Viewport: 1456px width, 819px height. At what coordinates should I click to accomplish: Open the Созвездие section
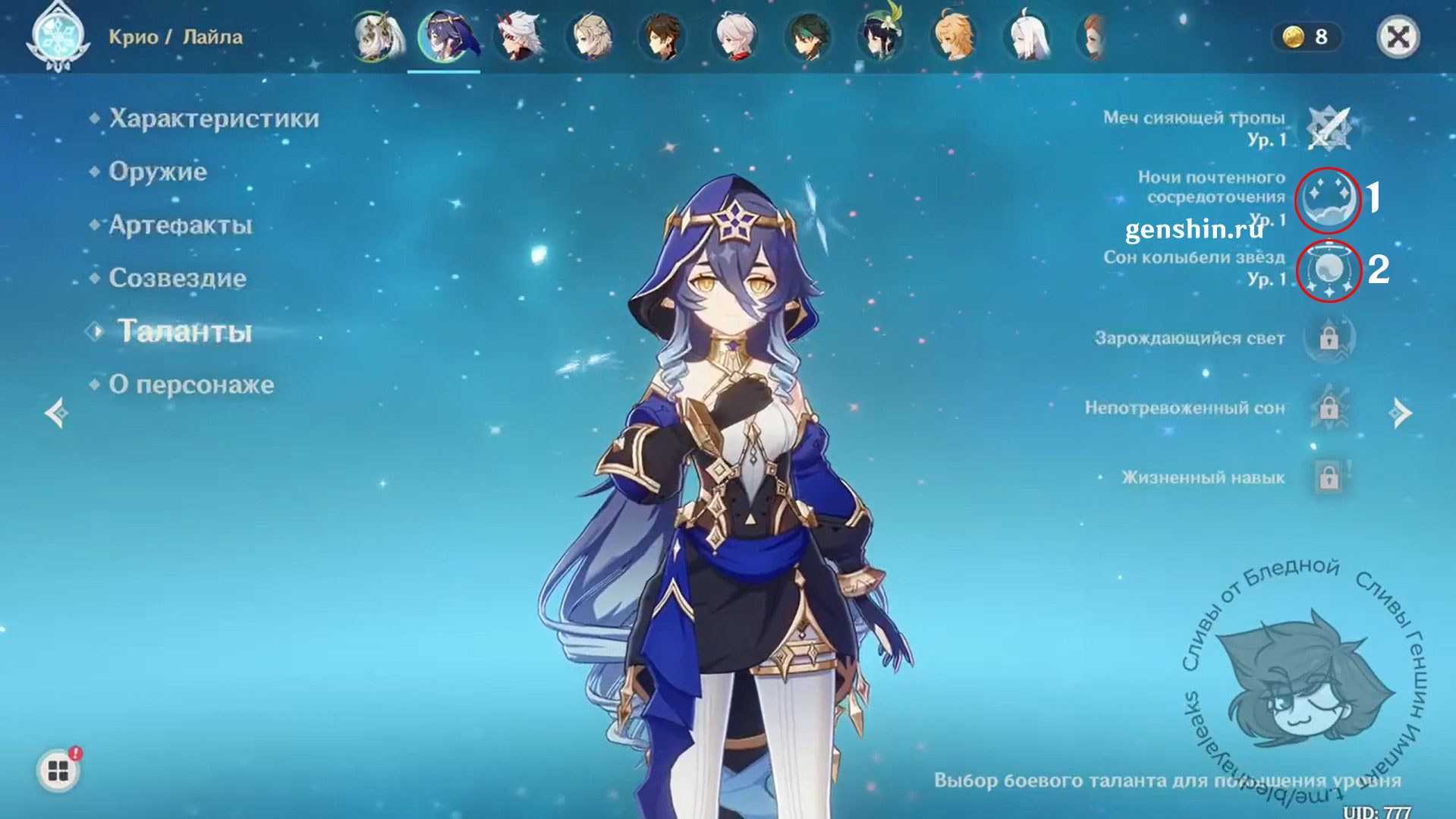coord(178,278)
